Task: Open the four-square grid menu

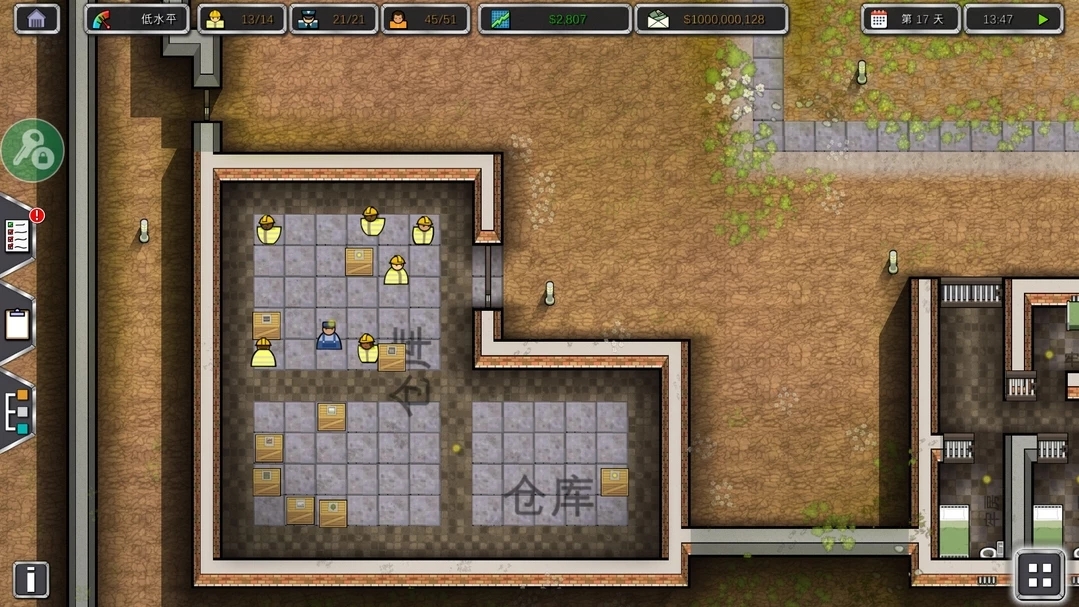Action: point(1040,575)
